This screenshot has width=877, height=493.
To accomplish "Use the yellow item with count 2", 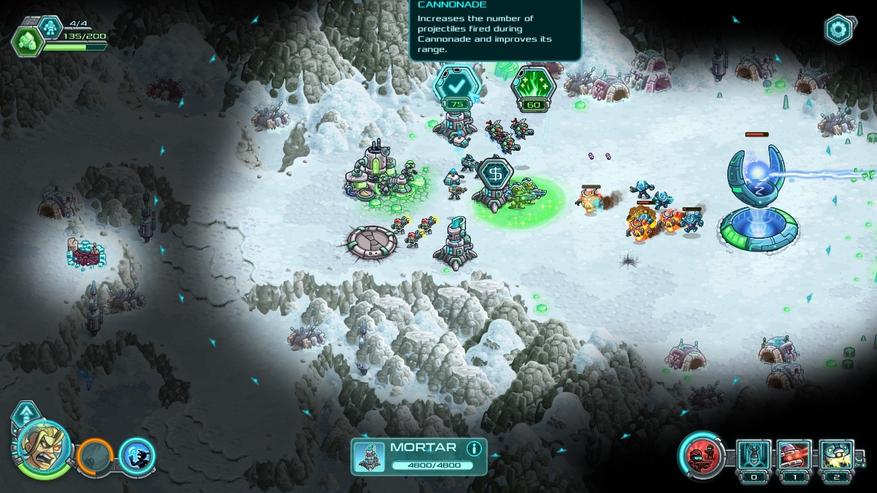I will point(836,455).
